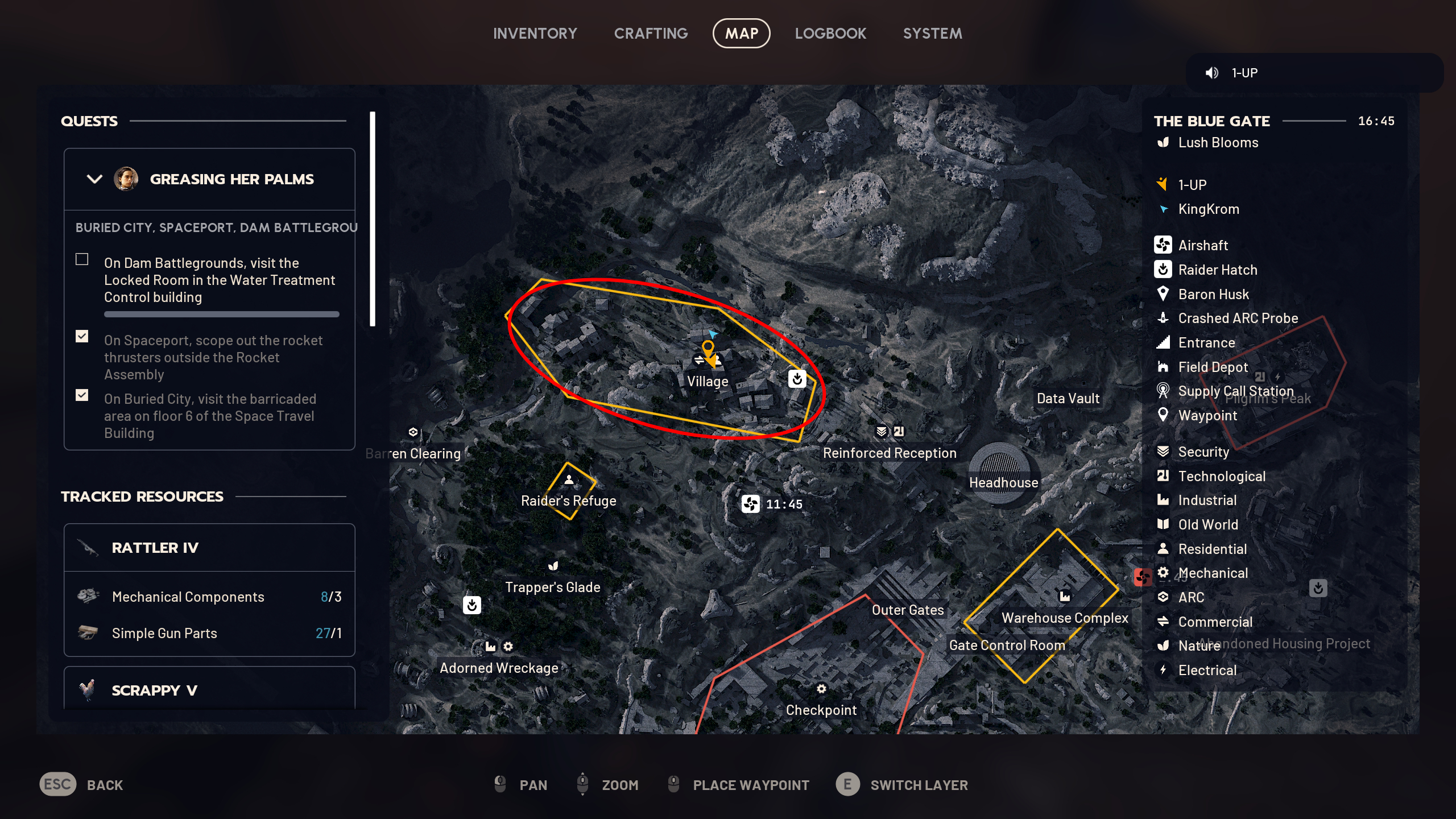Click the Crashed ARC Probe legend icon
Viewport: 1456px width, 819px height.
[1164, 318]
